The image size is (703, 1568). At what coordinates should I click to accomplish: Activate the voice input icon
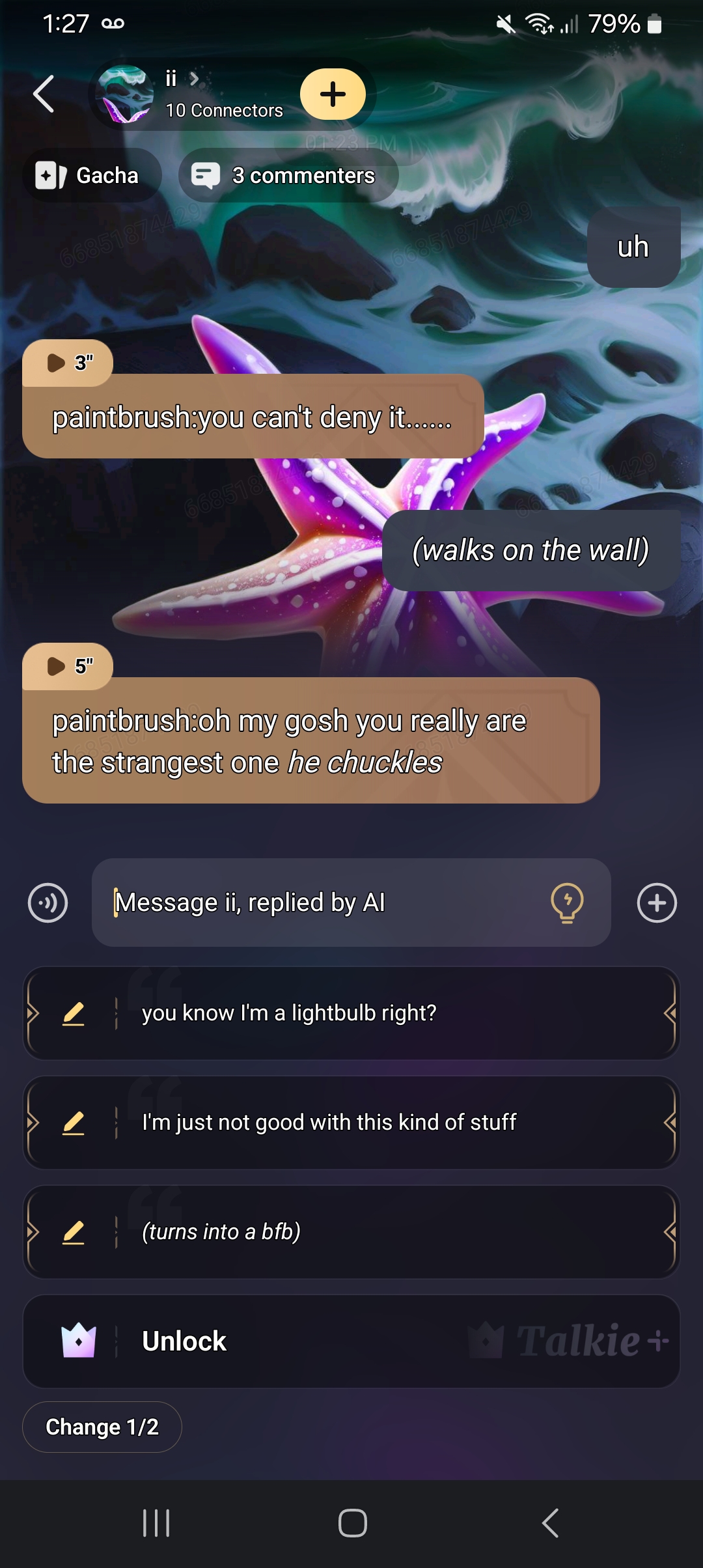[x=48, y=903]
